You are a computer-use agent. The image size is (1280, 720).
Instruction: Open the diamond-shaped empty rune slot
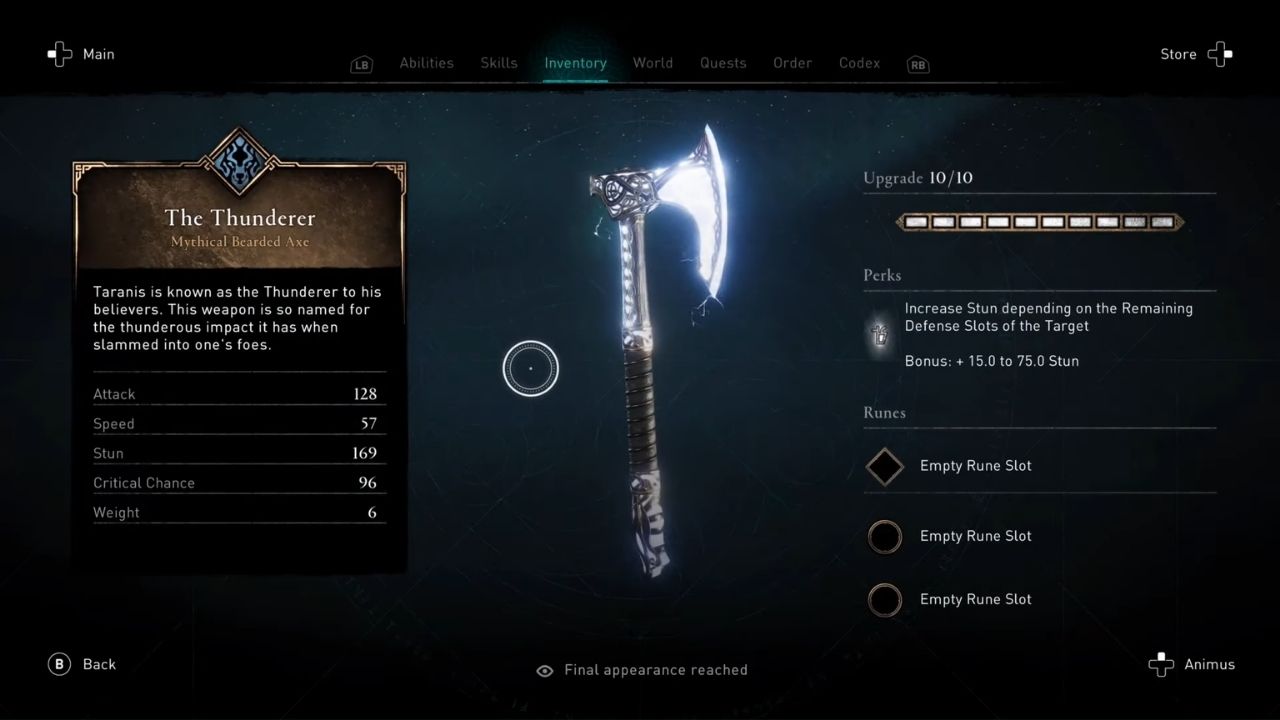click(x=884, y=466)
